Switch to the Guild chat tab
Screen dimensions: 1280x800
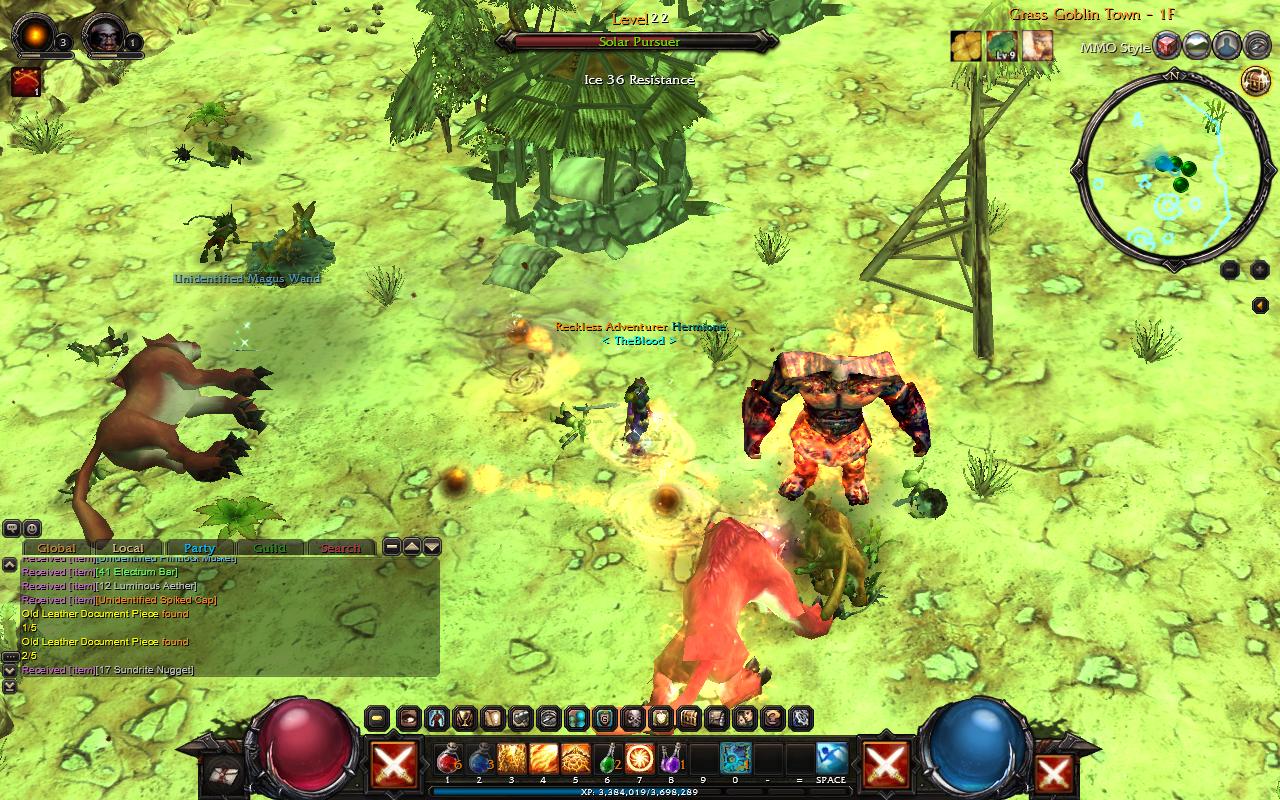click(x=271, y=548)
